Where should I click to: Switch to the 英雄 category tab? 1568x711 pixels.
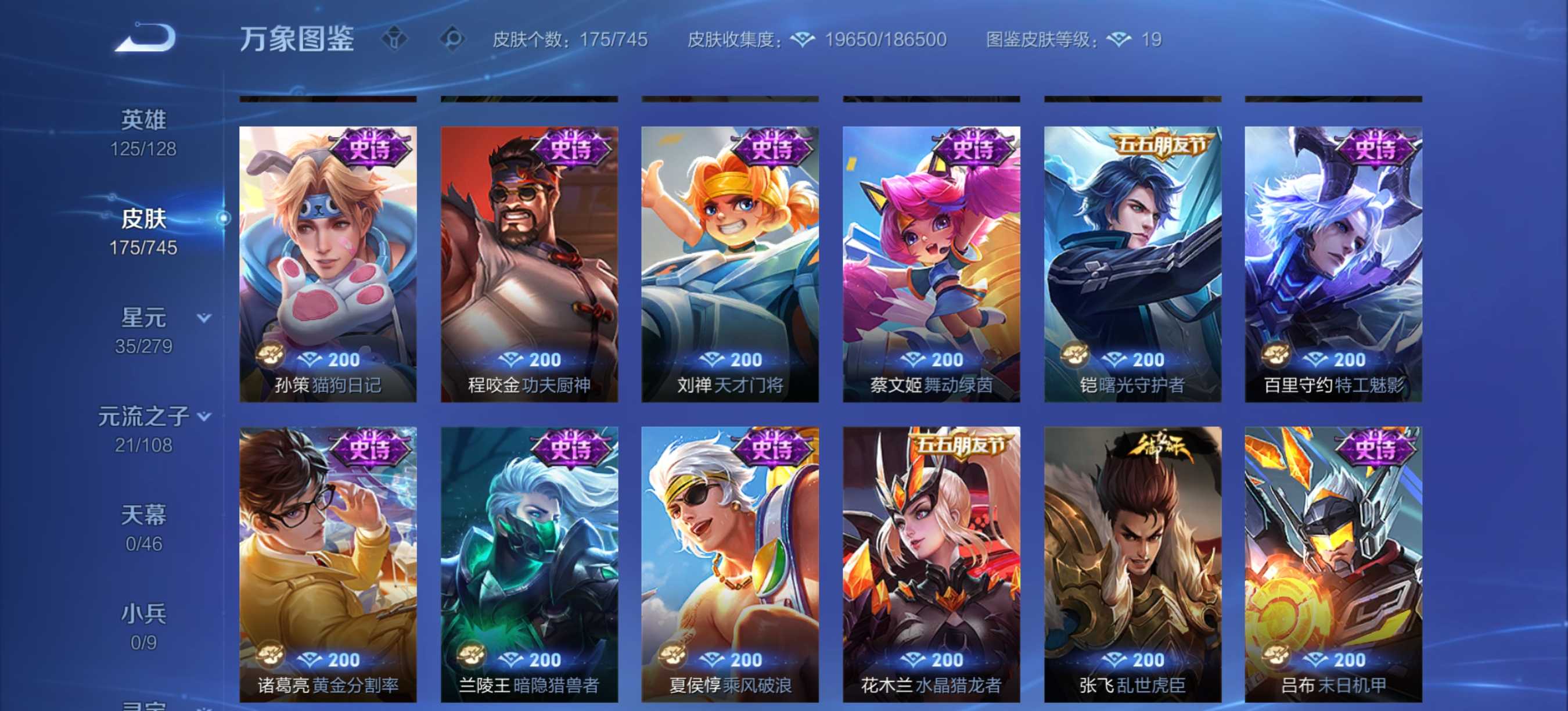point(143,119)
